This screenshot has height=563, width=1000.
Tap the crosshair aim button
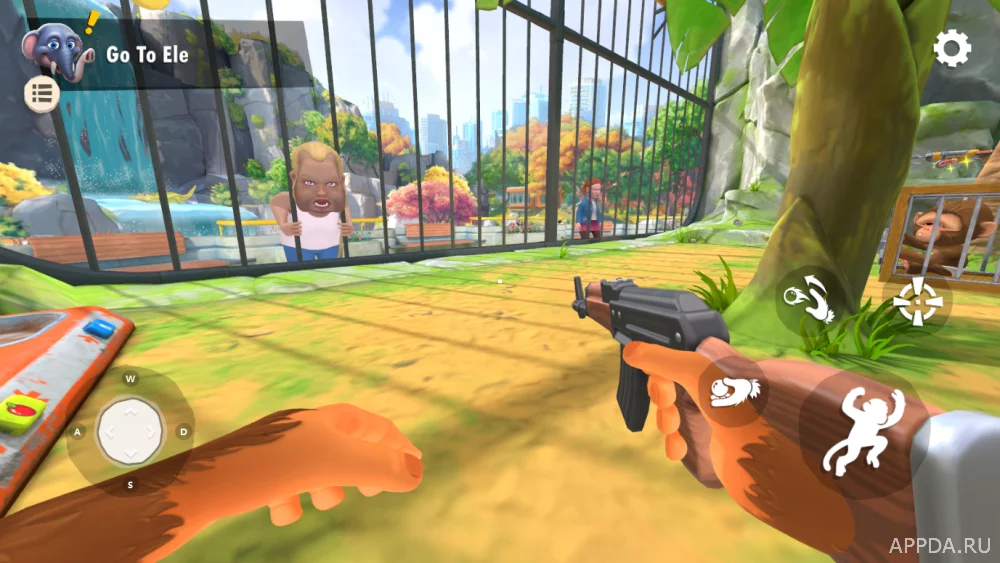(916, 301)
